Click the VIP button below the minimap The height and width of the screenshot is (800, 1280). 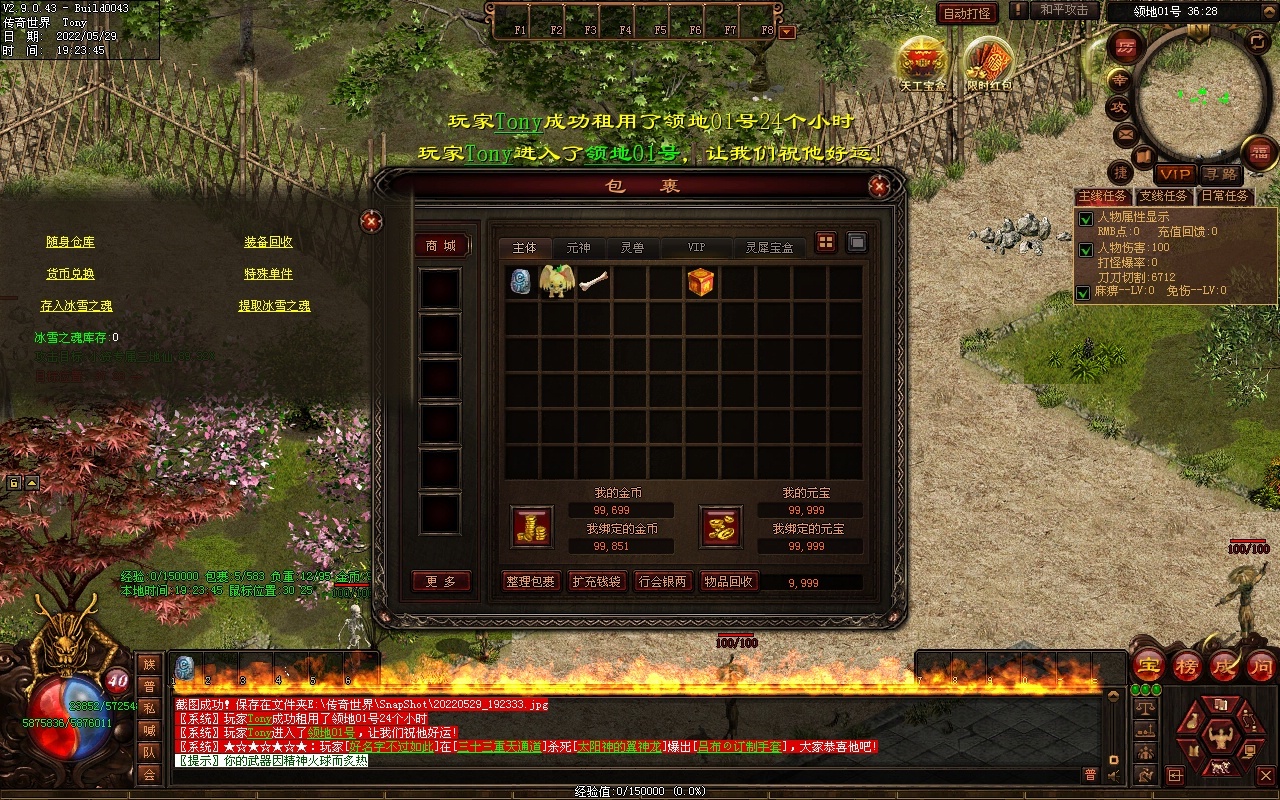pos(1175,174)
